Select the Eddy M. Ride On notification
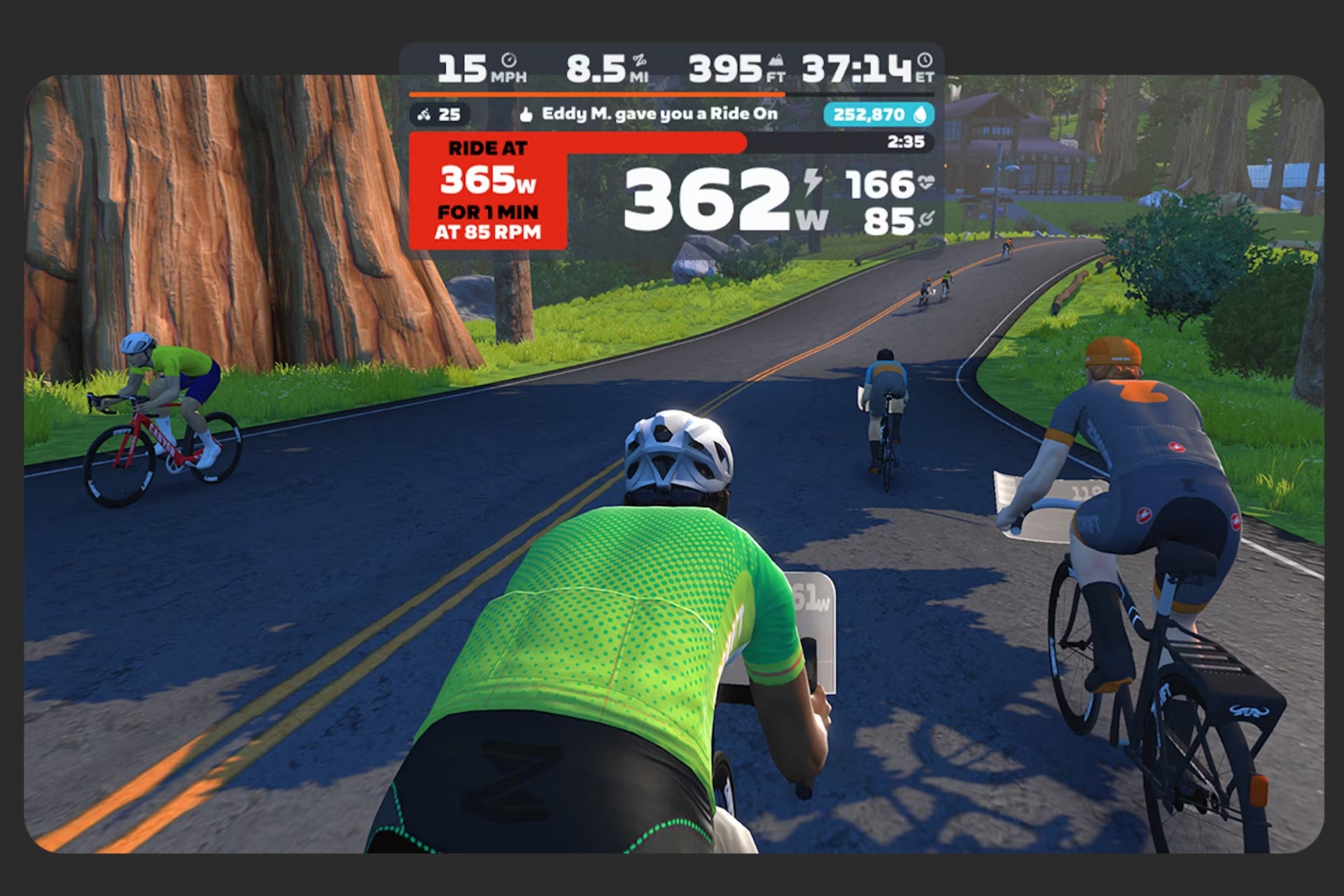Viewport: 1344px width, 896px height. [648, 114]
